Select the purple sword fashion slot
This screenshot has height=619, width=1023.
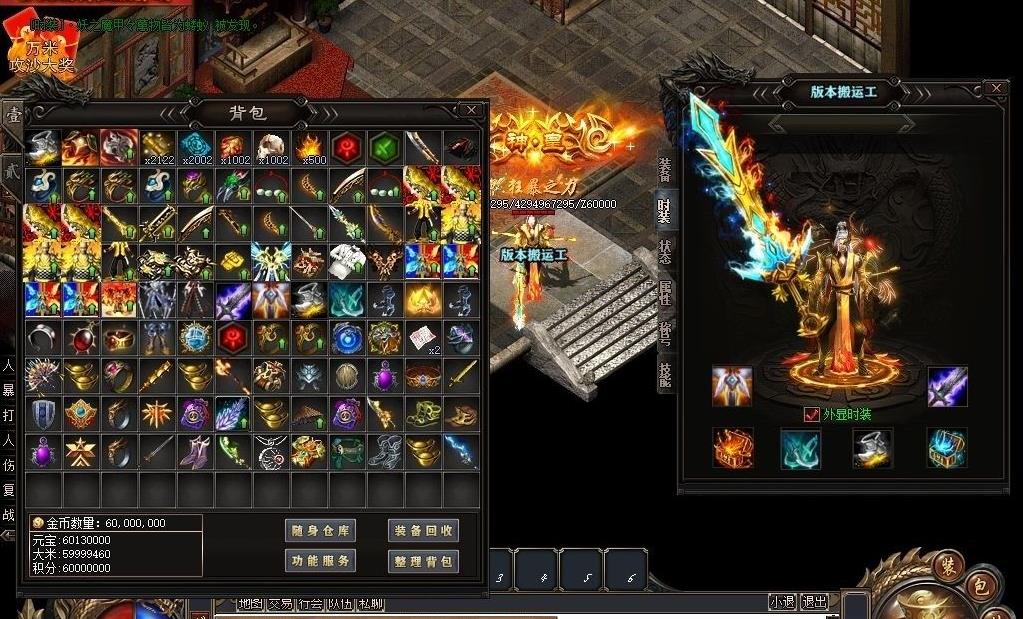946,387
